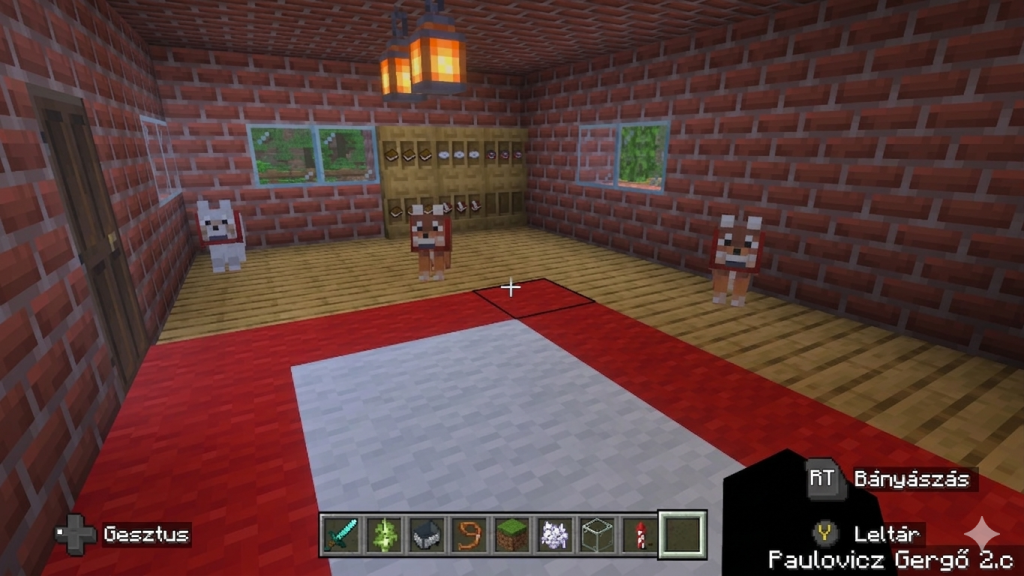This screenshot has height=576, width=1024.
Task: Equip the firework rocket slot
Action: (x=639, y=535)
